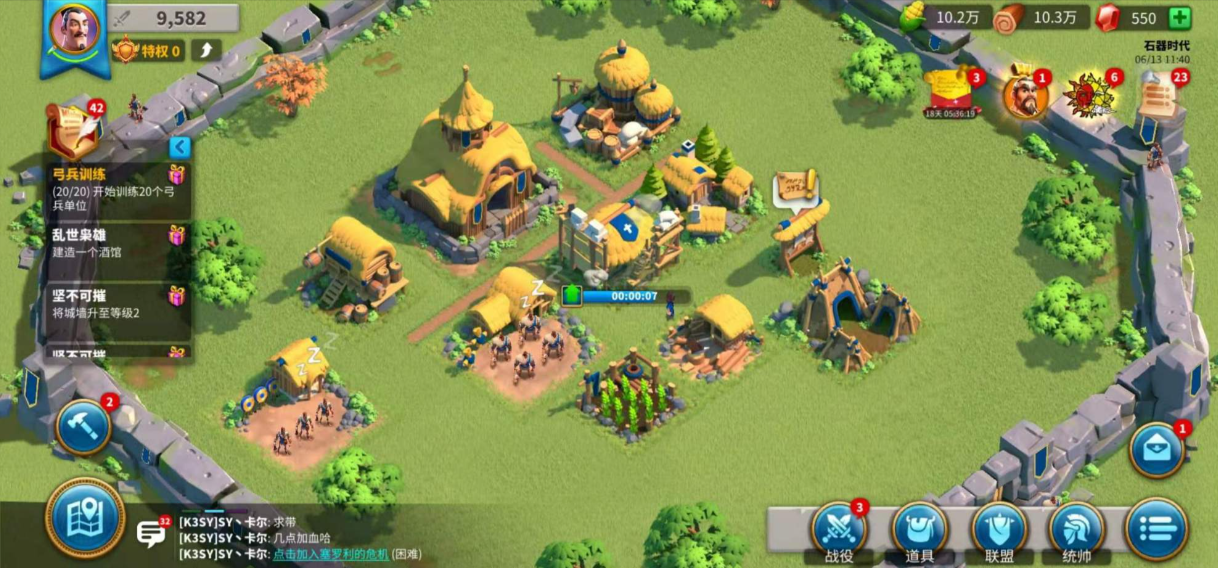
Task: Open the hammer build menu
Action: click(83, 427)
